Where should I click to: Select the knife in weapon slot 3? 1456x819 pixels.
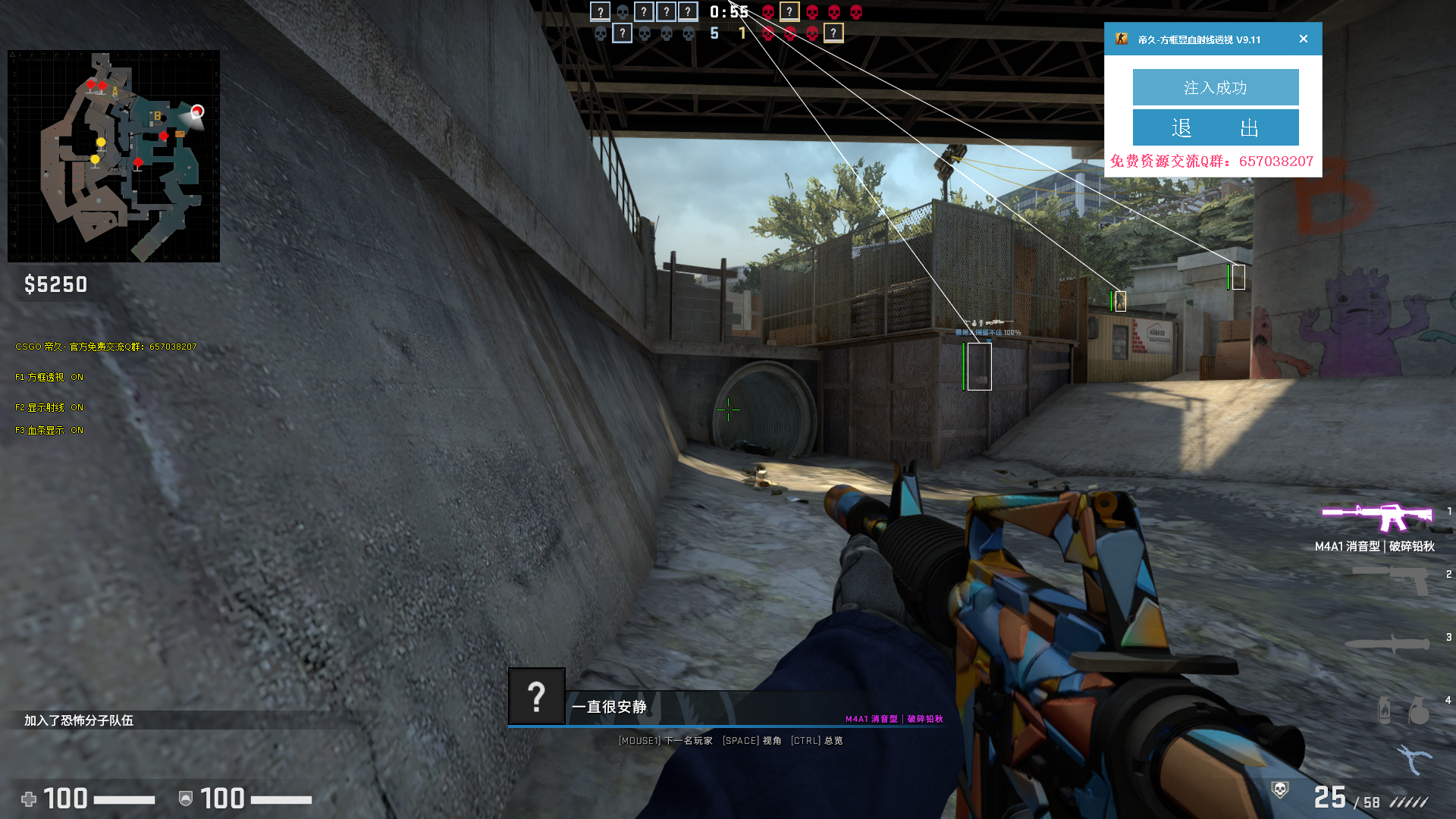point(1387,643)
